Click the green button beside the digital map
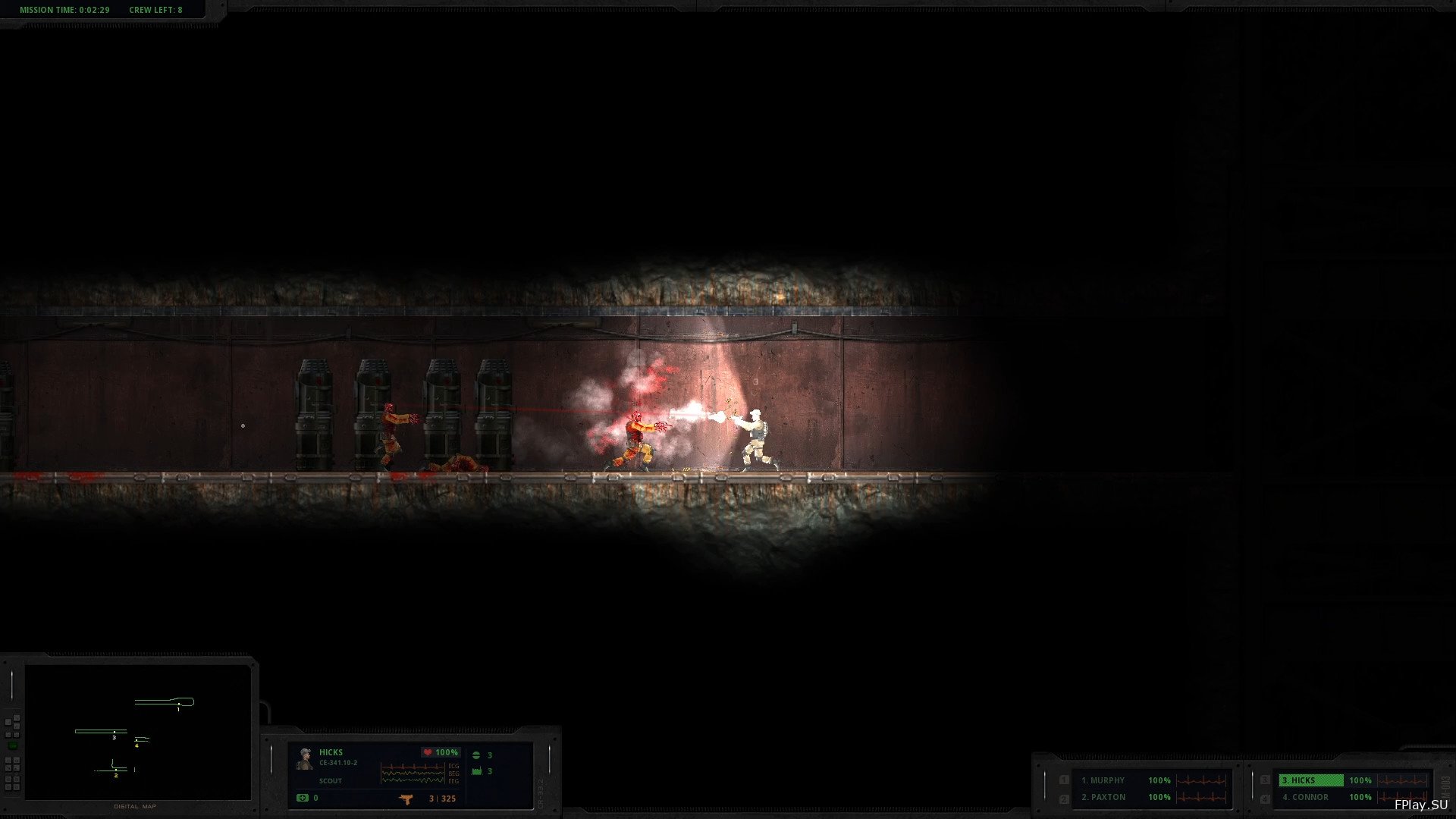The width and height of the screenshot is (1456, 819). coord(12,745)
